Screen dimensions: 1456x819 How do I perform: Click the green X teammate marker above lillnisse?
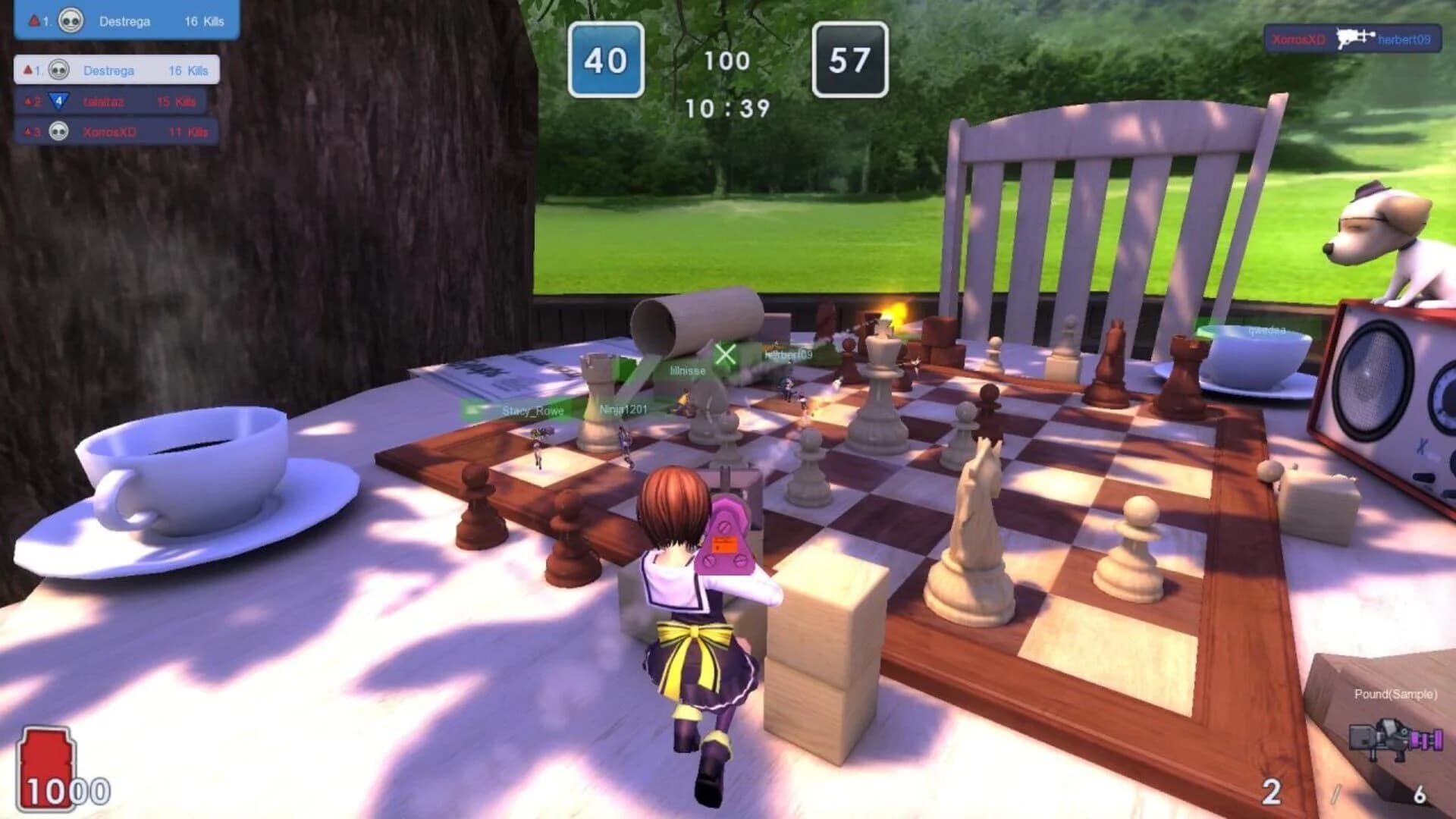(x=724, y=353)
